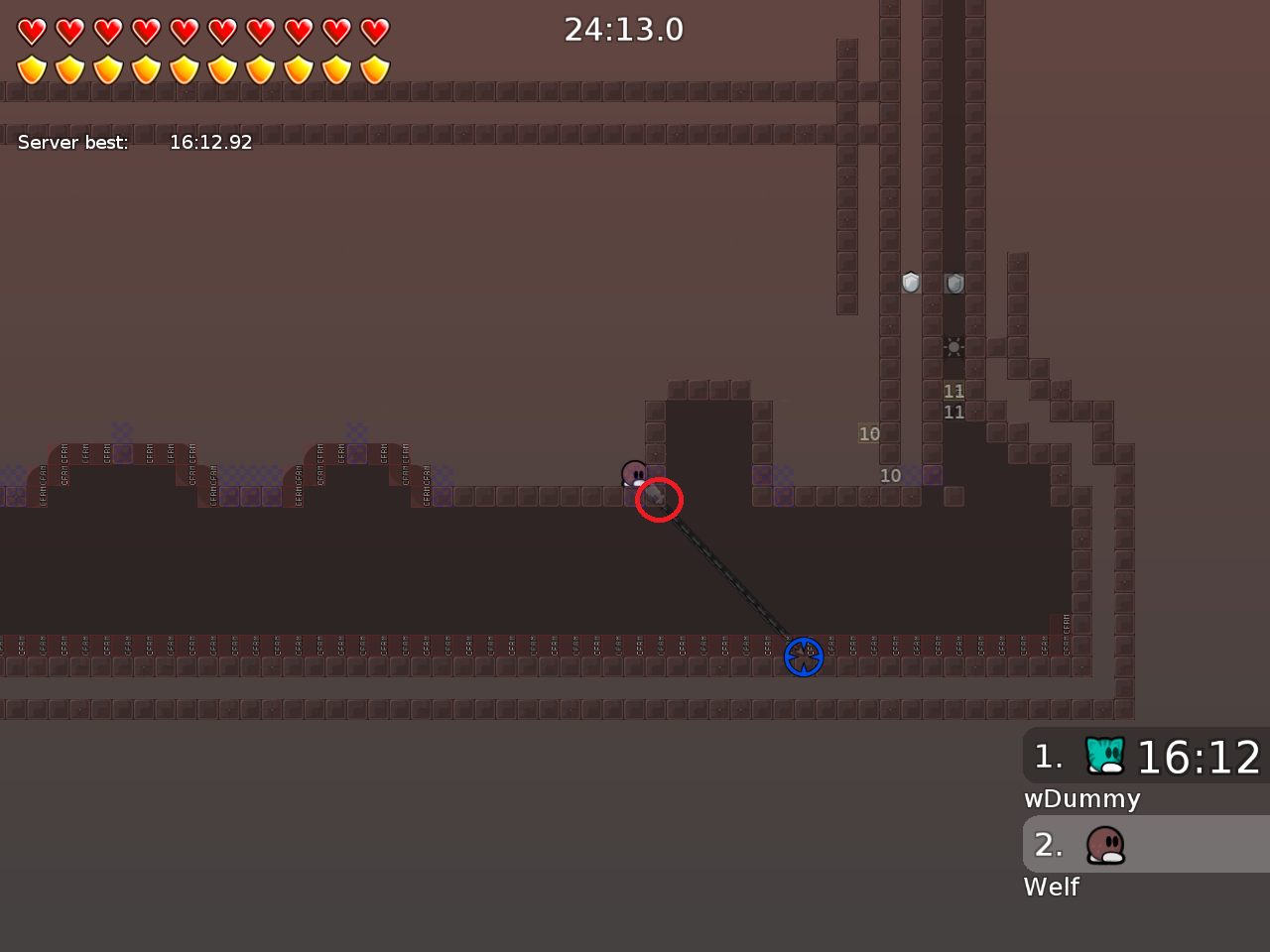Expand the first-place entry showing 16:12
Screen dimensions: 1270x952
1146,756
